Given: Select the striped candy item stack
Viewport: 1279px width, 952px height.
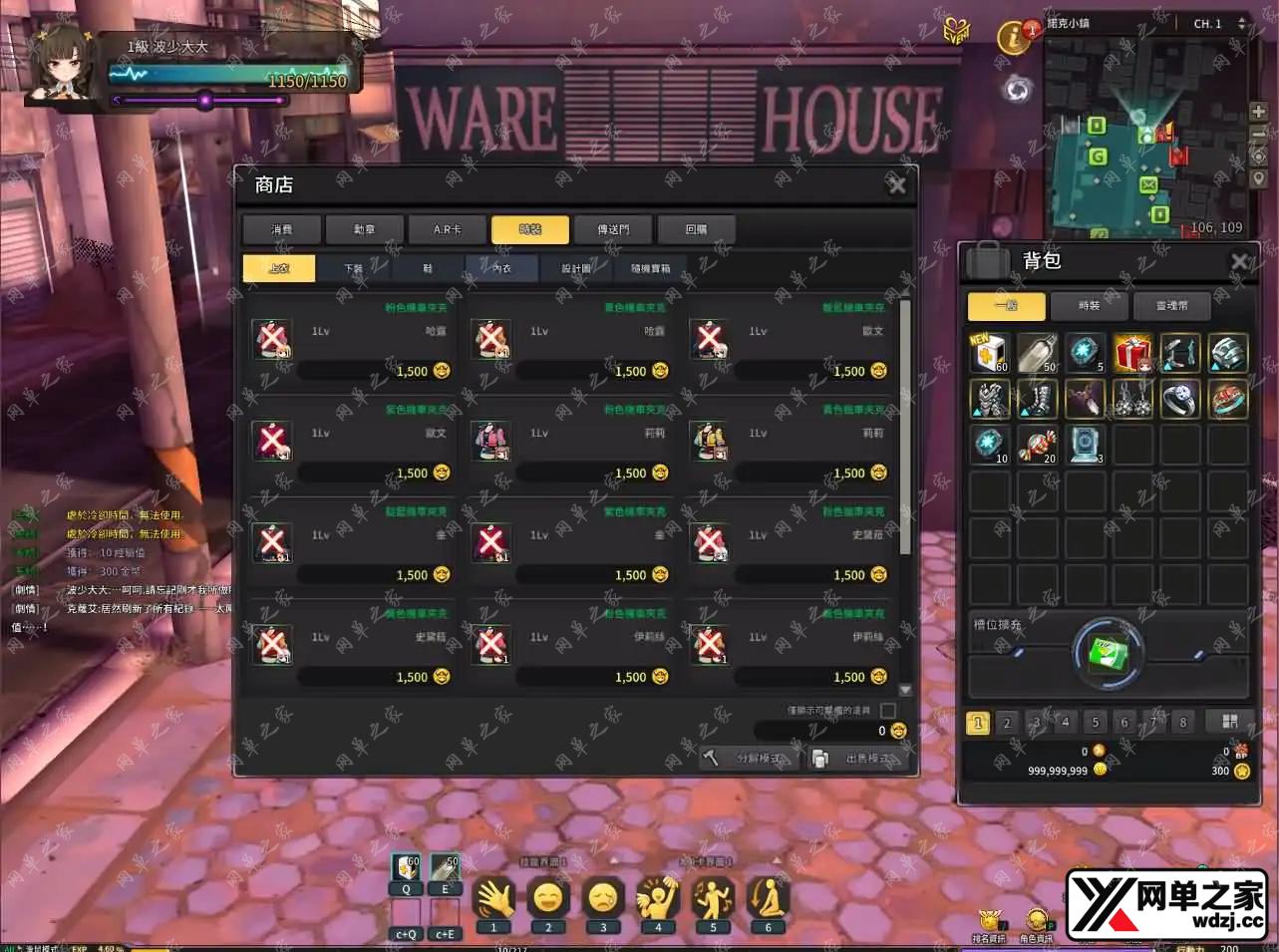Looking at the screenshot, I should point(1037,445).
